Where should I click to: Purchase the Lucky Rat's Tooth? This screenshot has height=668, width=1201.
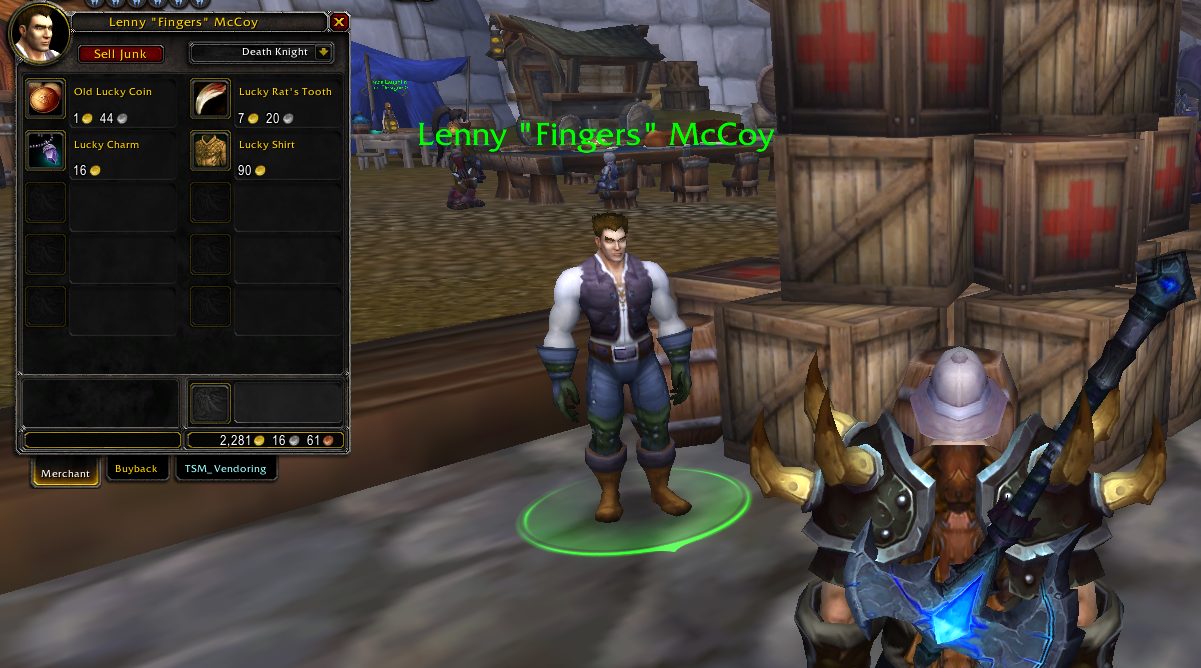click(211, 99)
